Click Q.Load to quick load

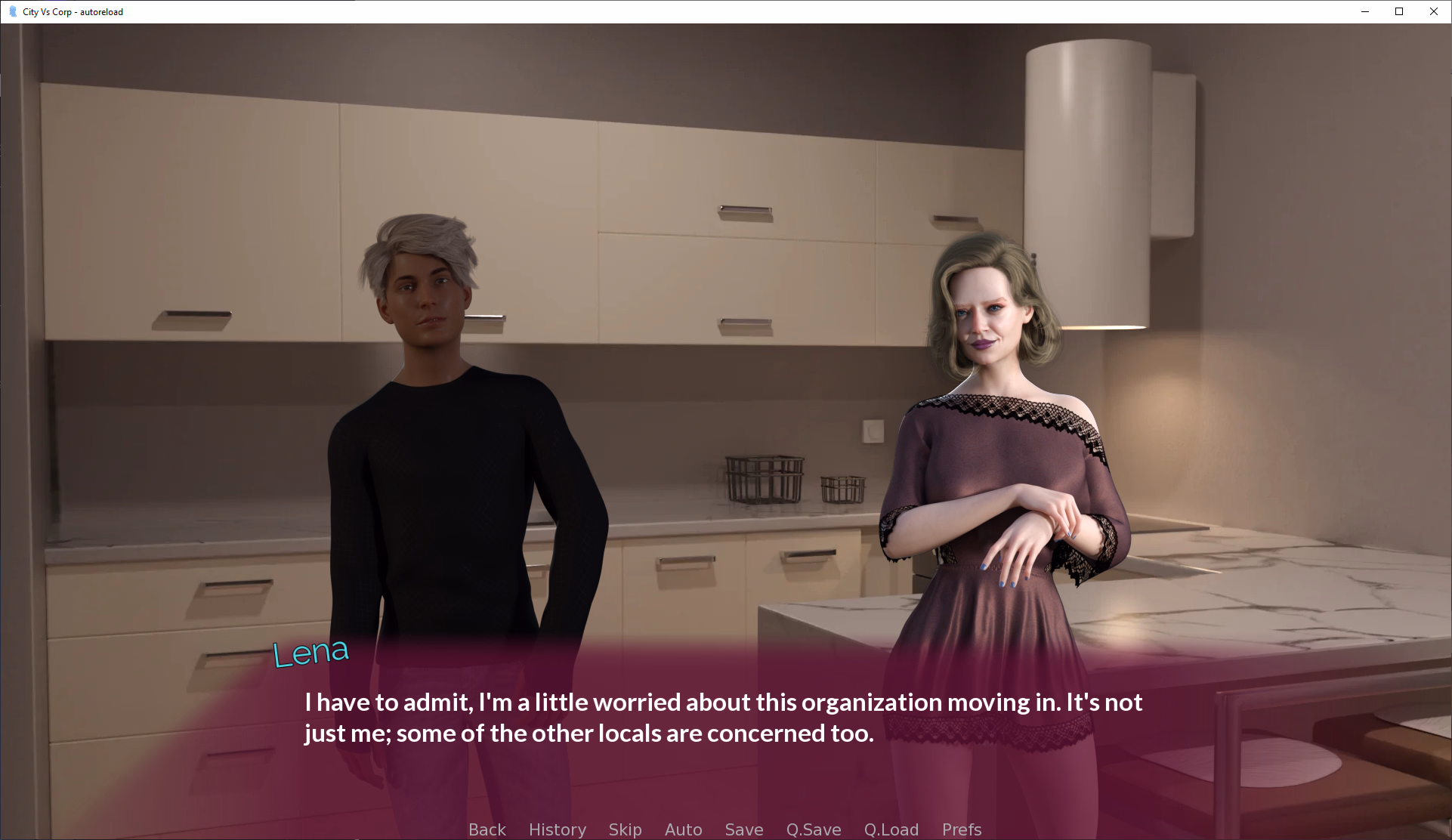point(891,829)
